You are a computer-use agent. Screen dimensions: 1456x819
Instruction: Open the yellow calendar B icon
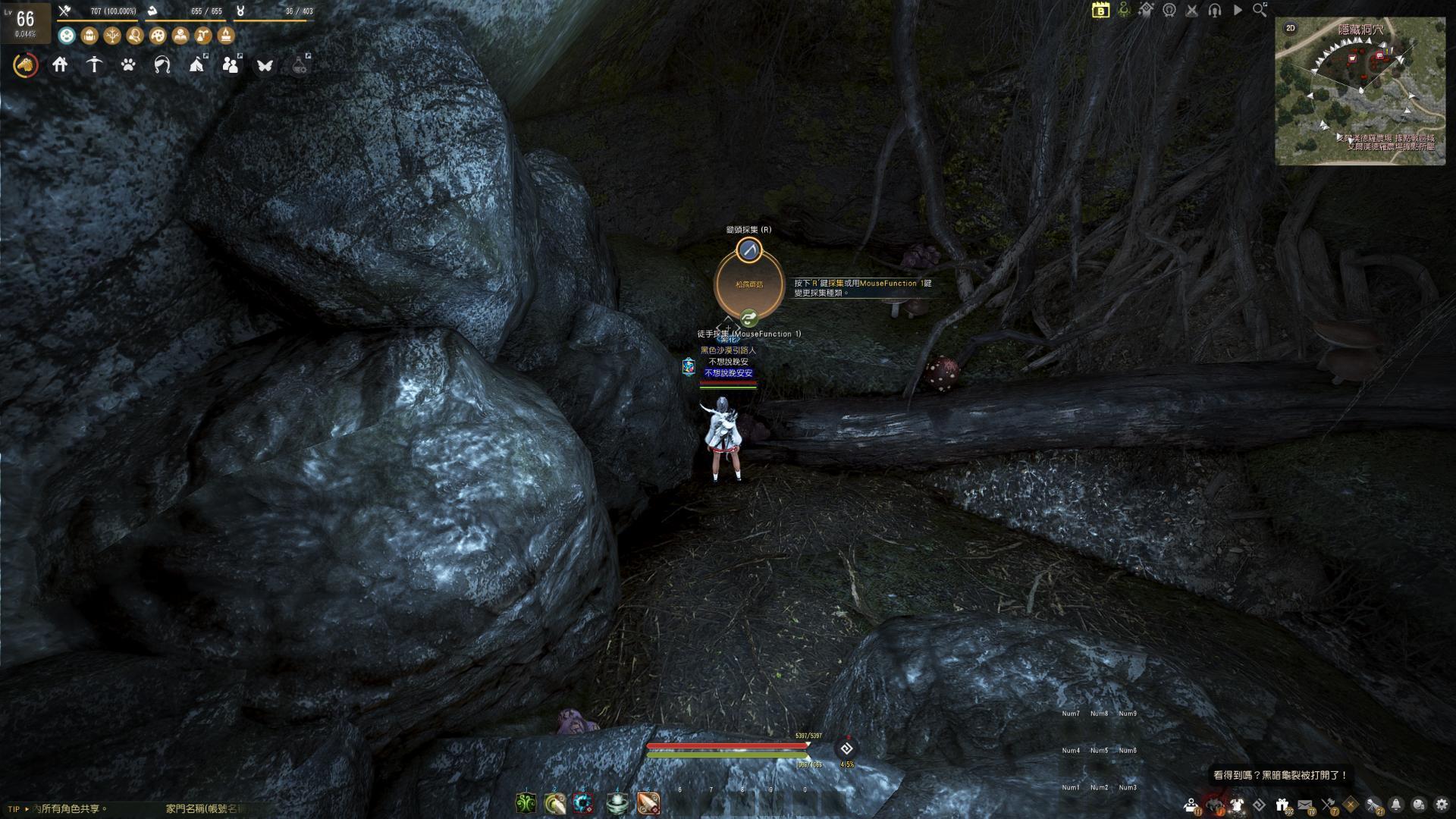tap(1100, 10)
